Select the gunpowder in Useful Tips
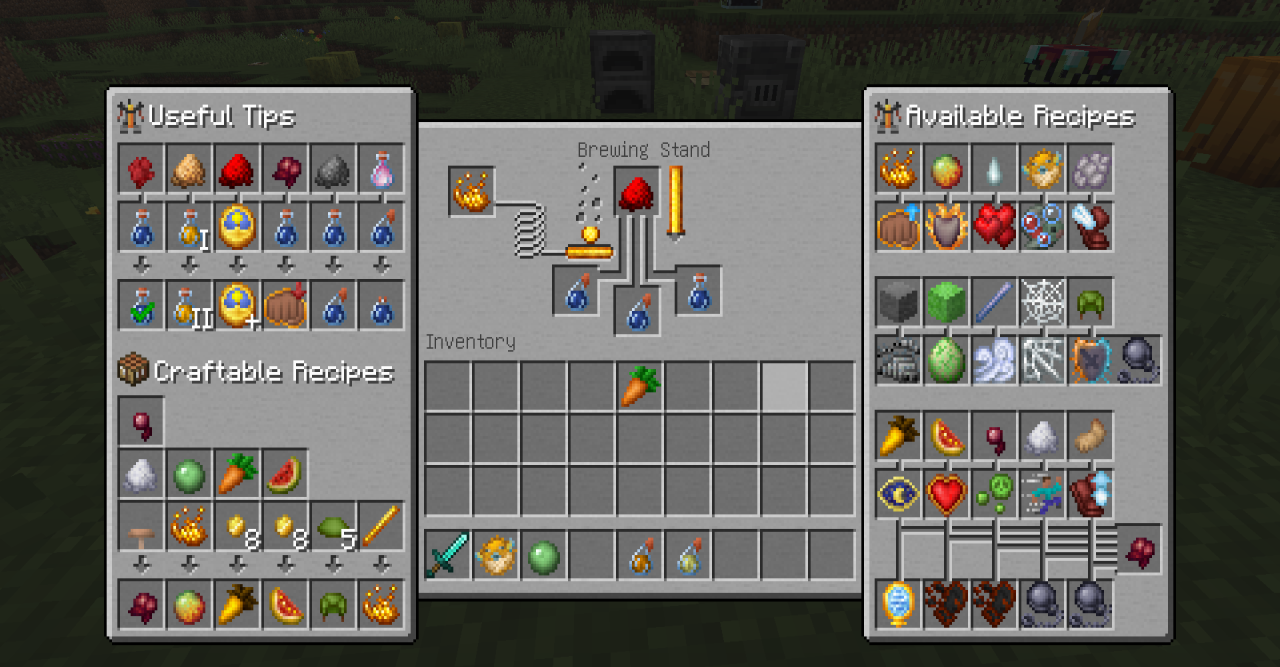This screenshot has height=667, width=1280. (x=333, y=169)
